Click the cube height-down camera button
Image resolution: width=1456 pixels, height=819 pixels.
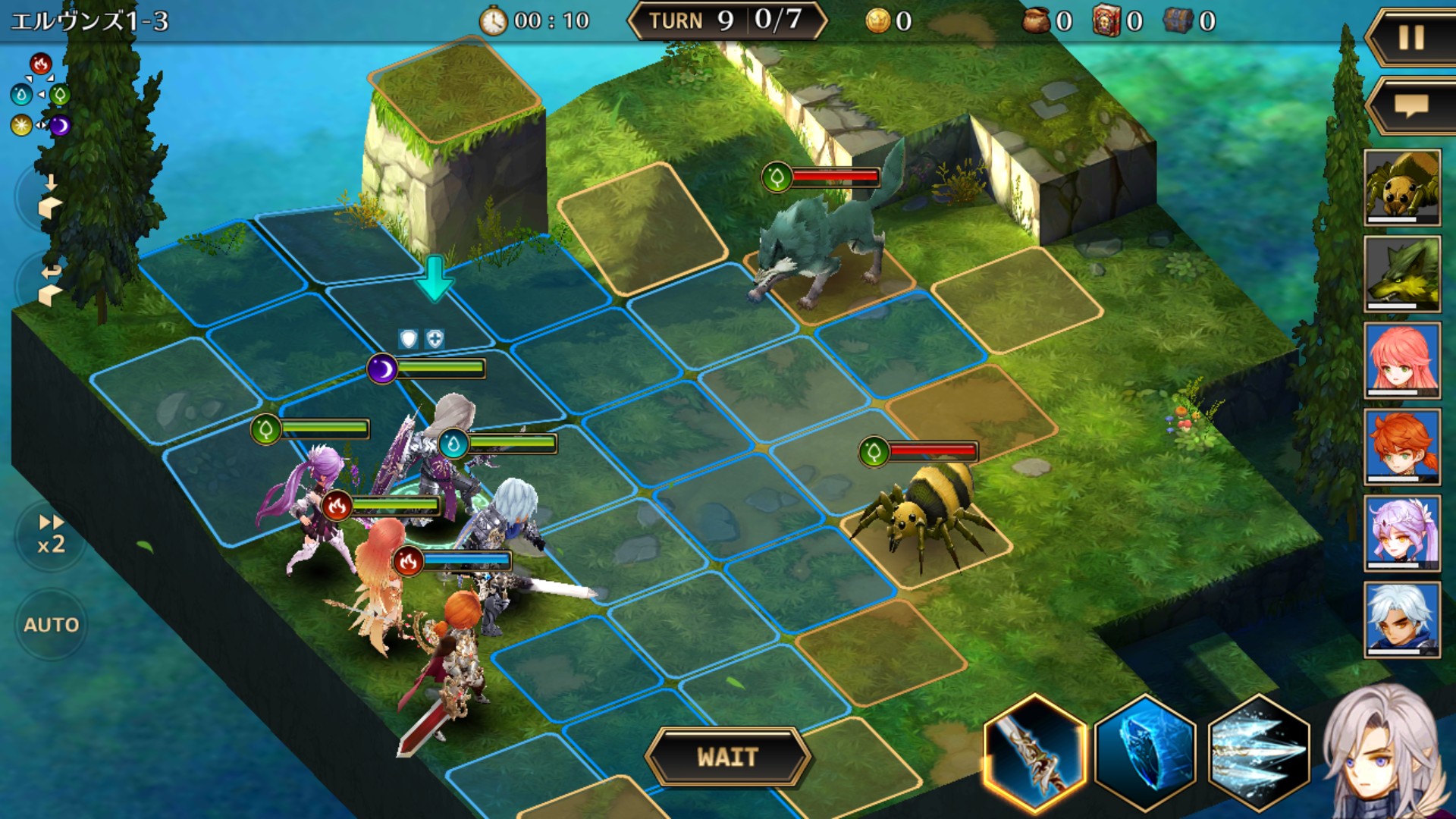pyautogui.click(x=49, y=197)
